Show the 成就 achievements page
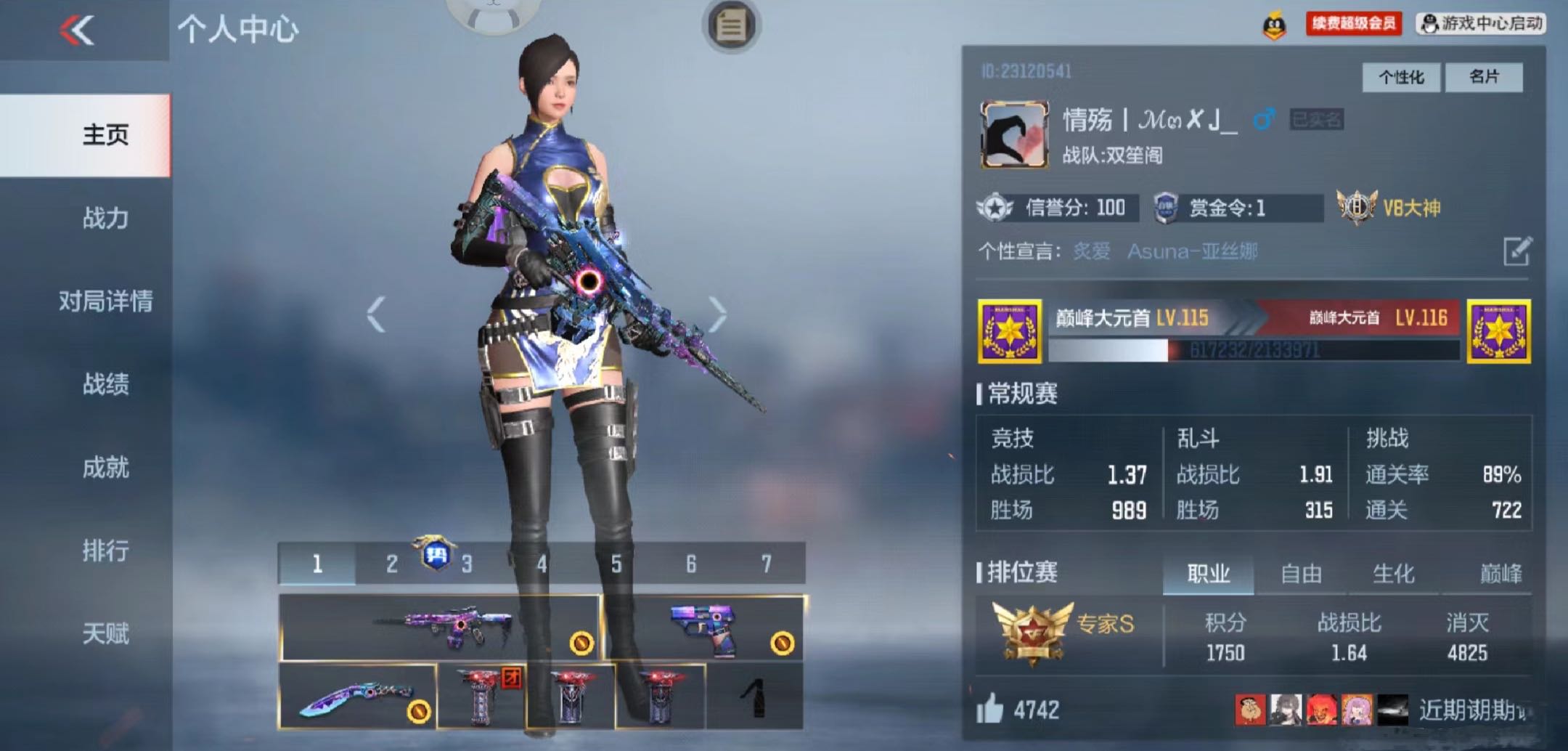 coord(105,467)
